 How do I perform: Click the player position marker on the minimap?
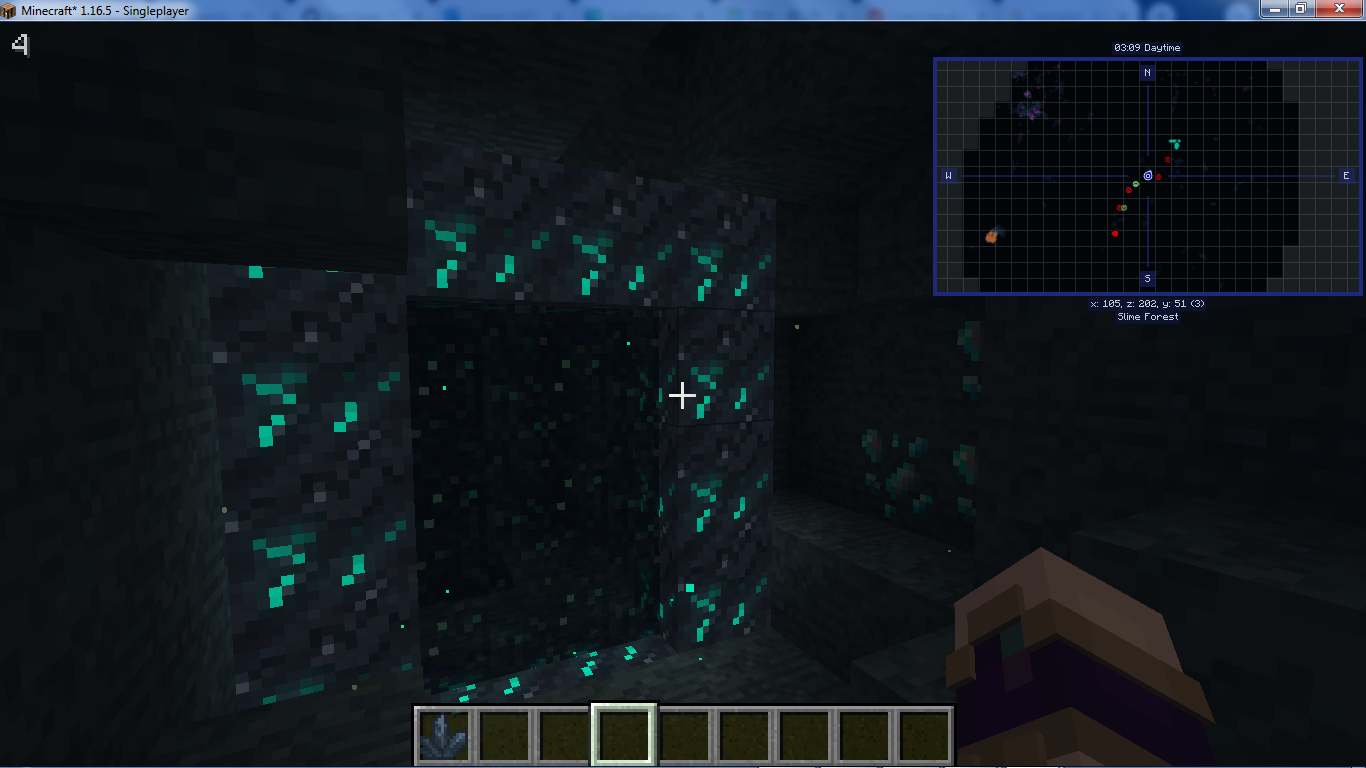[x=1148, y=176]
